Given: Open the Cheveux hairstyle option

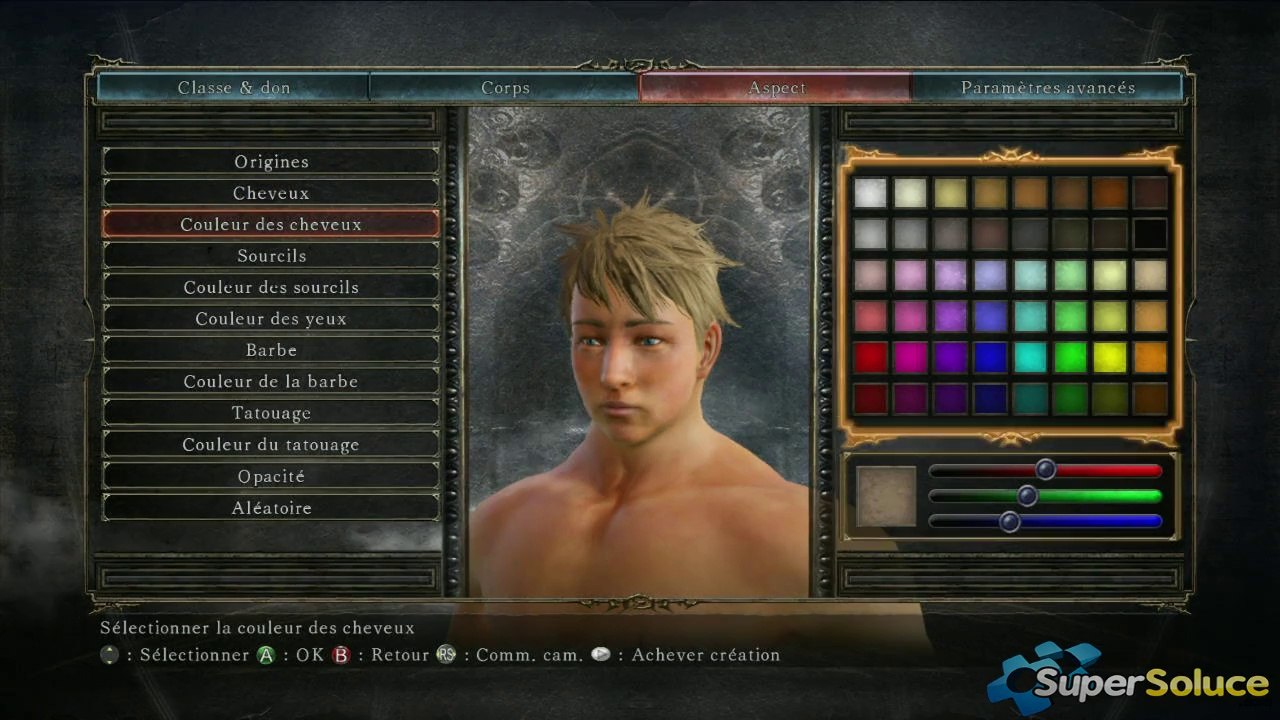Looking at the screenshot, I should coord(271,193).
